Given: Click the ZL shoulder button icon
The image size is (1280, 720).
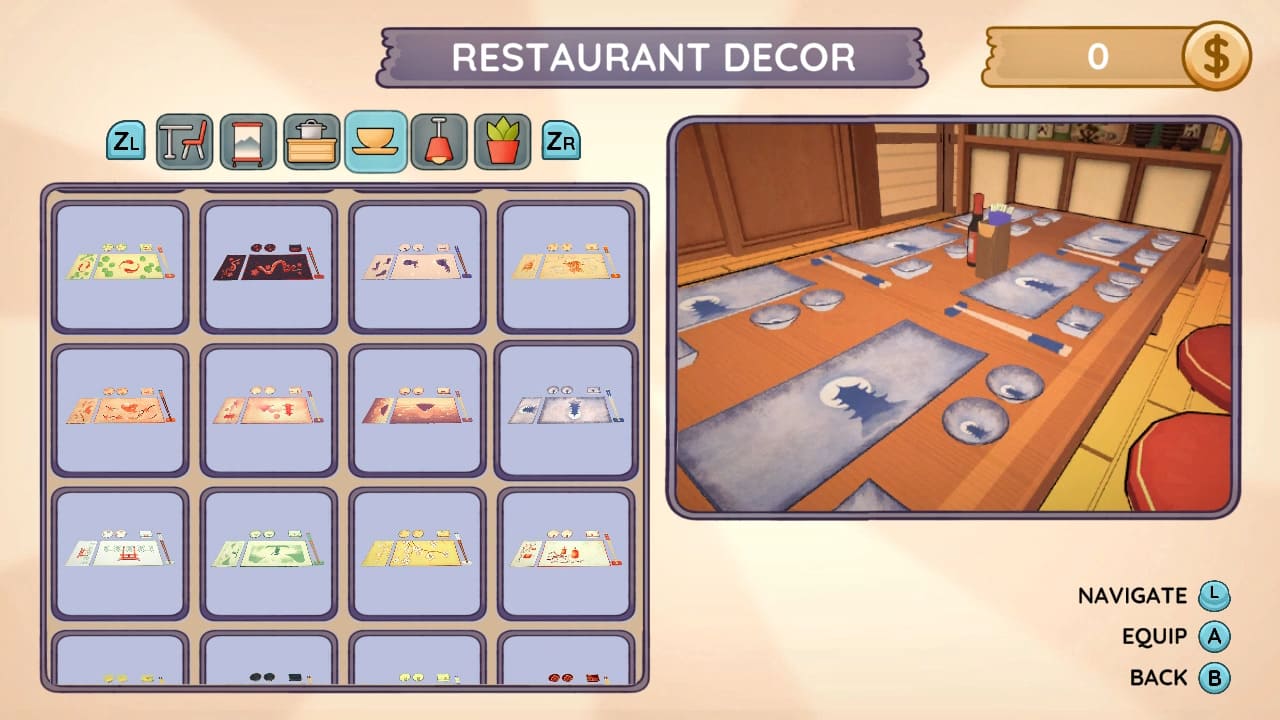Looking at the screenshot, I should [127, 141].
